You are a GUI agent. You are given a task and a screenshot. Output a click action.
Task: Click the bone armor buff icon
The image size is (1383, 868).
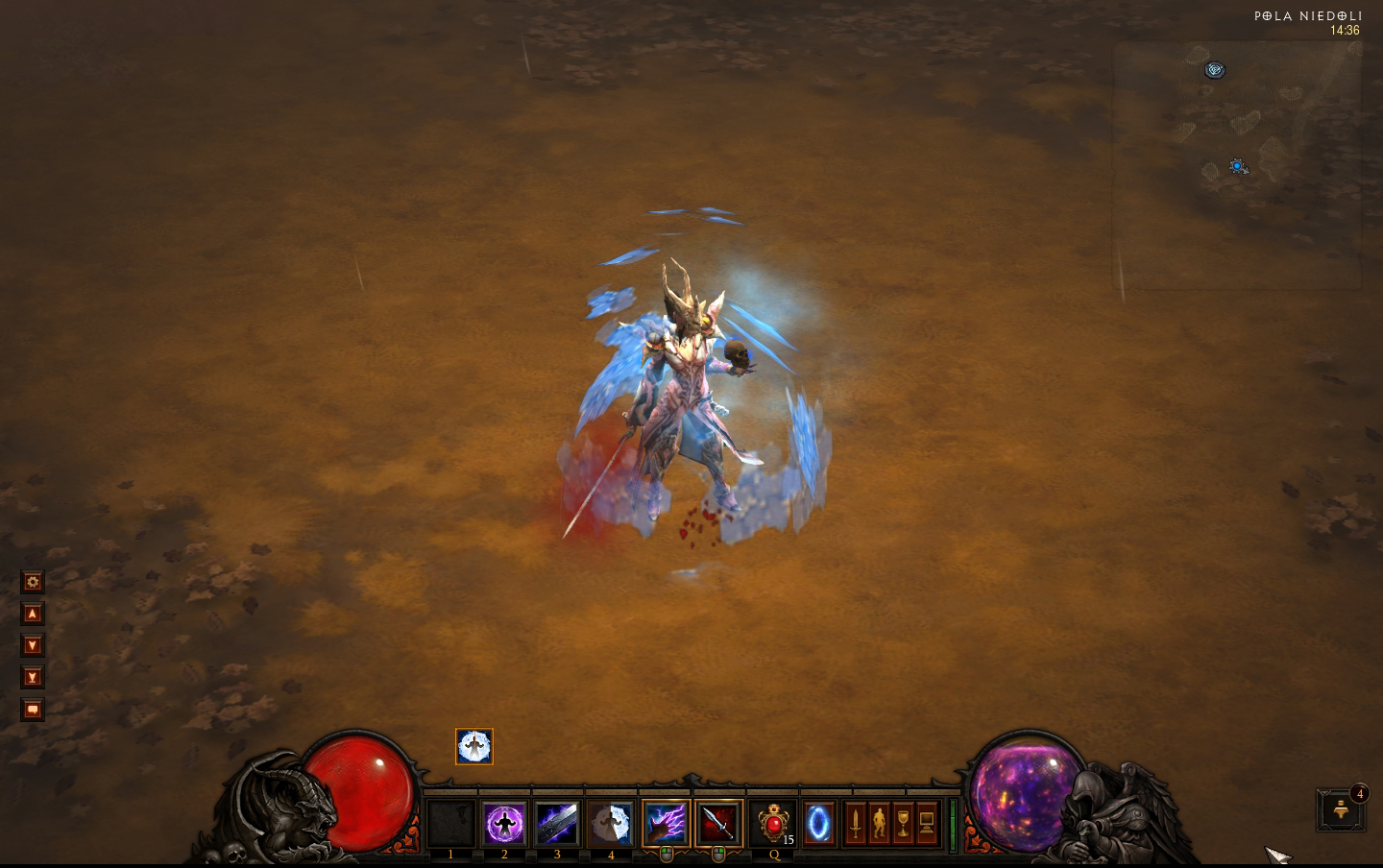(x=474, y=747)
